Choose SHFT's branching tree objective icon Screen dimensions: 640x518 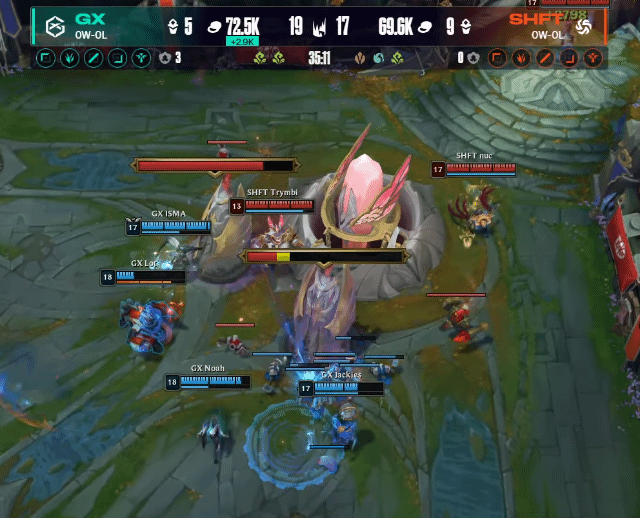point(593,58)
